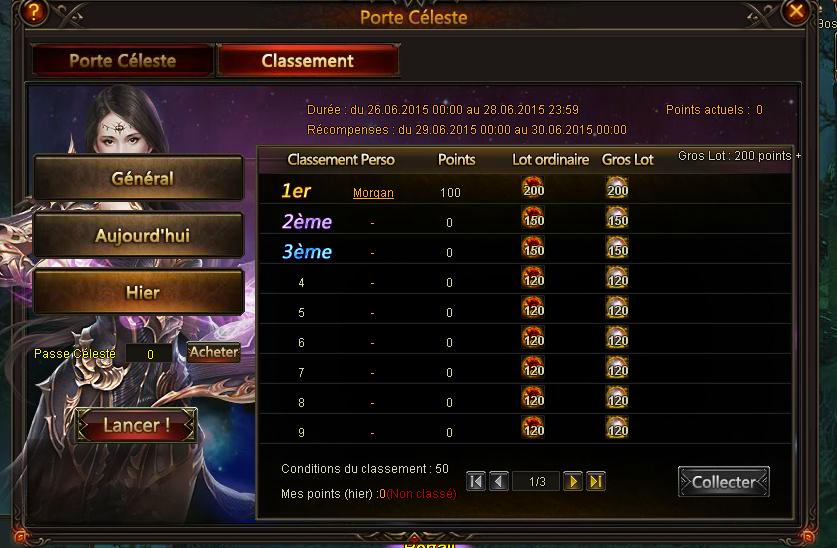Viewport: 837px width, 548px height.
Task: Select the 1er rank Gros Lot reward icon
Action: coord(617,188)
